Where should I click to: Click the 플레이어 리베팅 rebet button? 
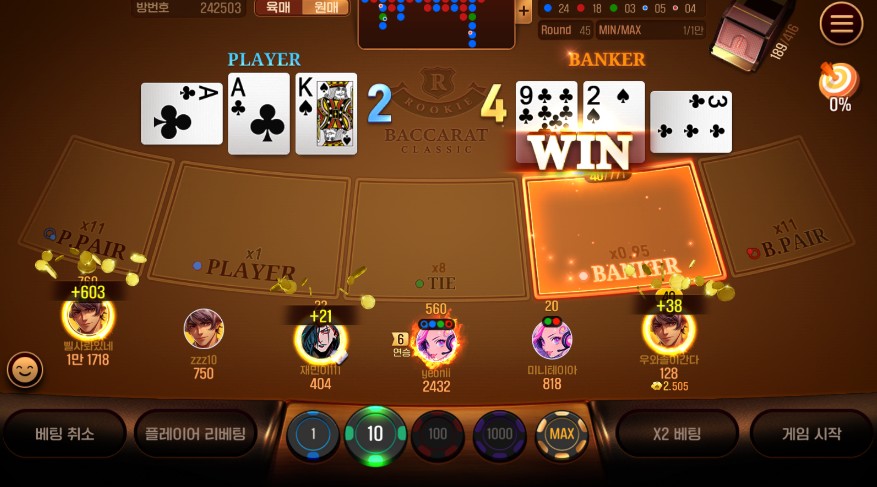195,434
